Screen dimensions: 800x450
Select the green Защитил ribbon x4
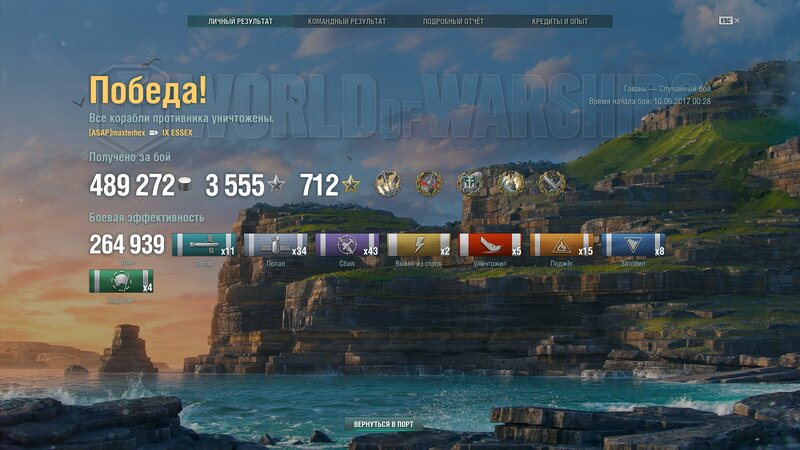pyautogui.click(x=121, y=282)
